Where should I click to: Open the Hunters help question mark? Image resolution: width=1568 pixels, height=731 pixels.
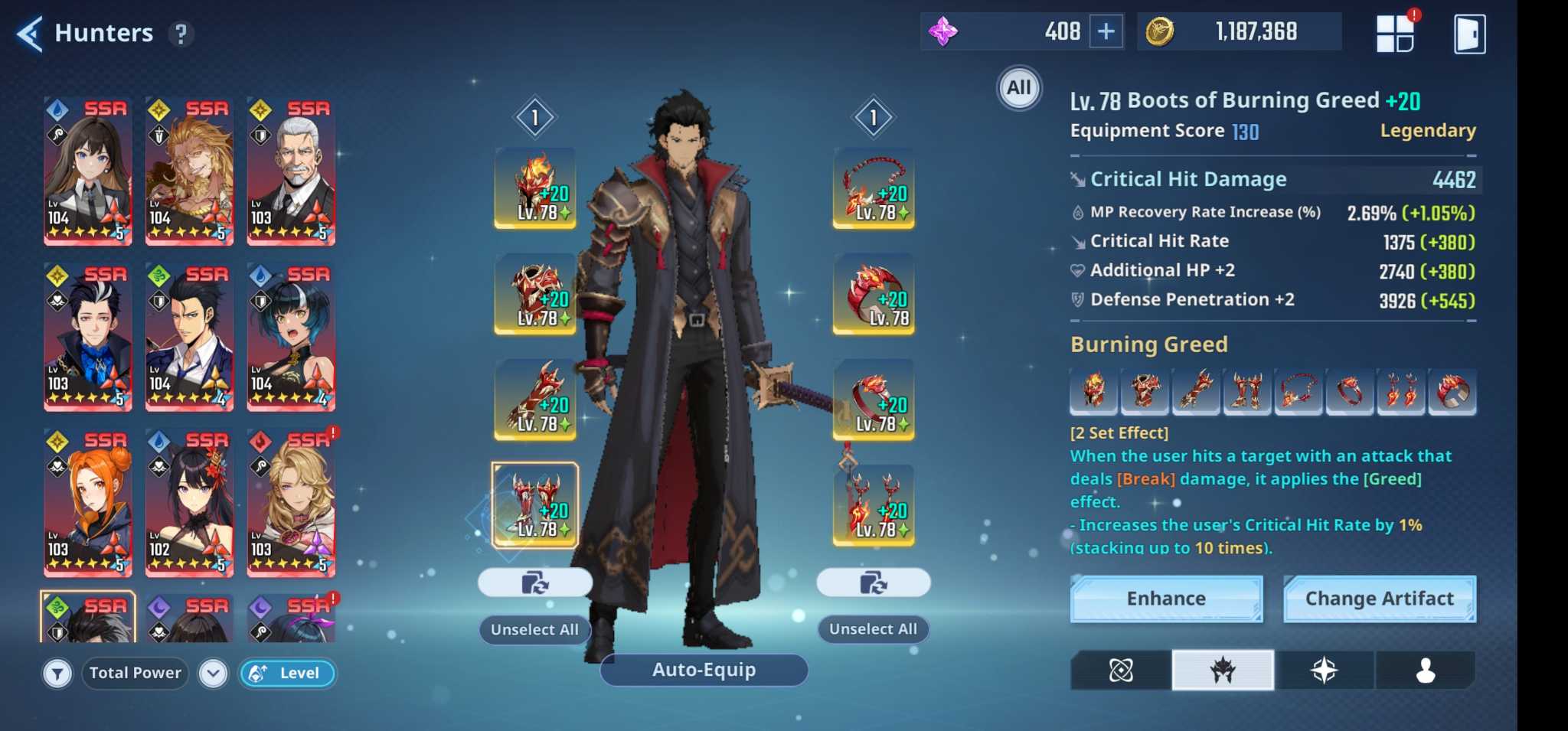(x=181, y=34)
